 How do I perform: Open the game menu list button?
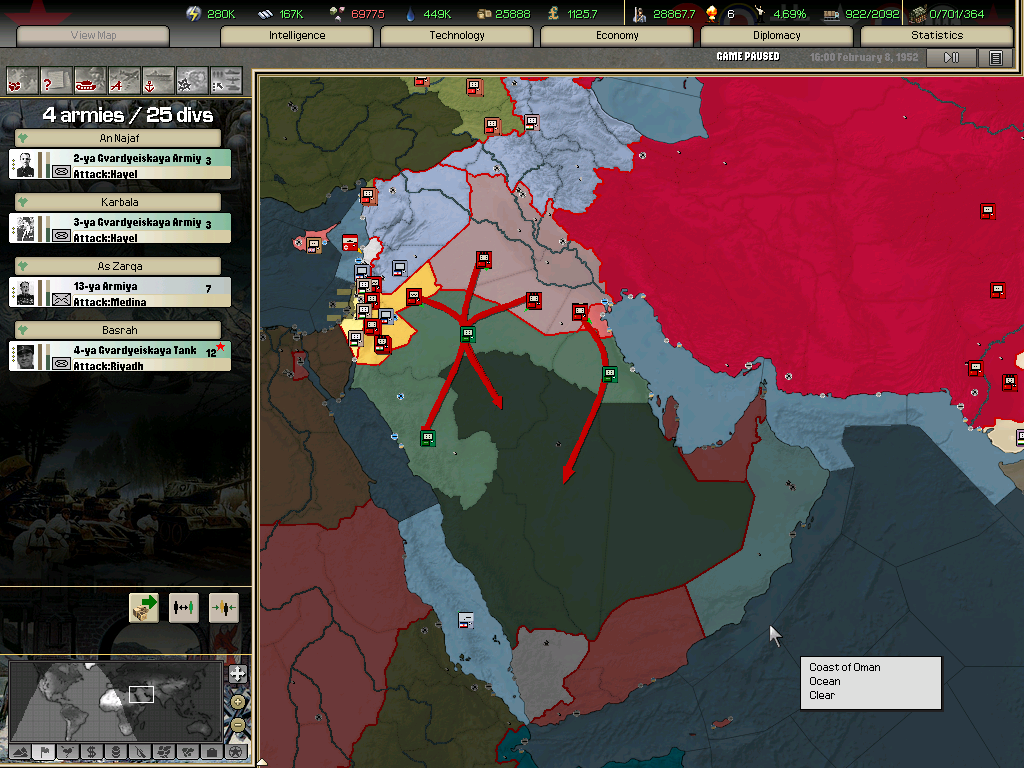995,58
